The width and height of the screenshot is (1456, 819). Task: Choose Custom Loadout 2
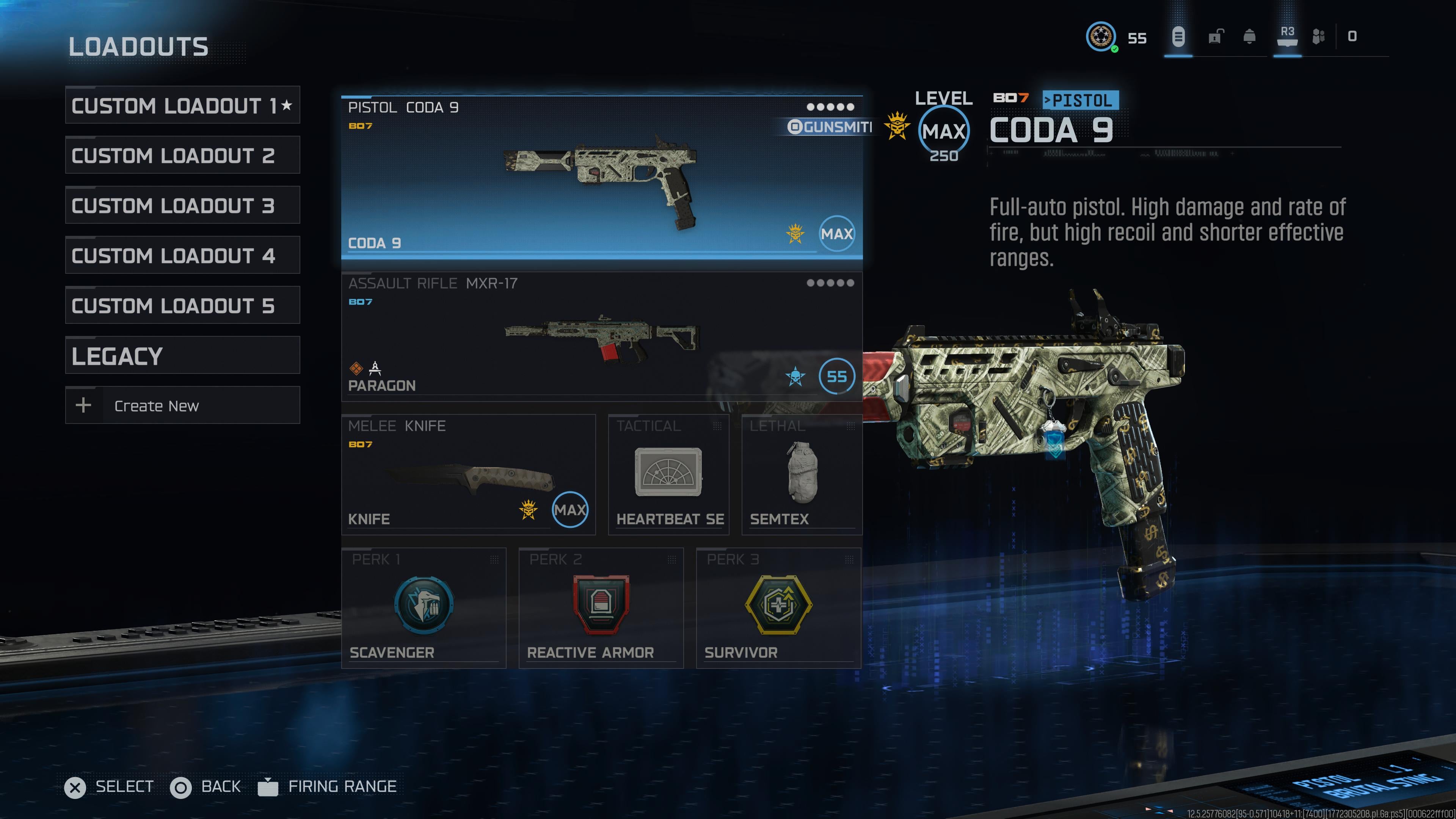tap(182, 155)
